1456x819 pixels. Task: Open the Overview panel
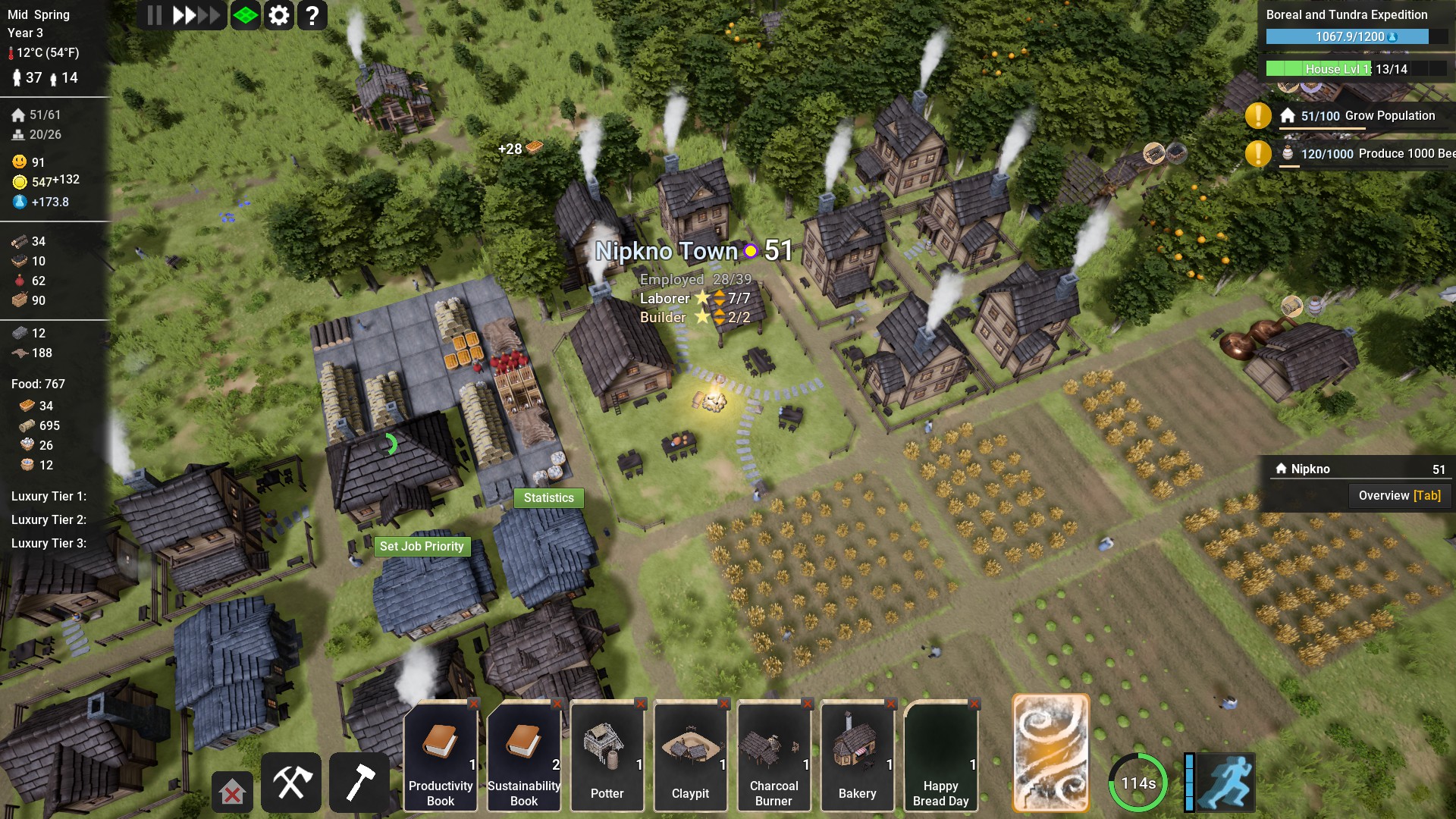pos(1399,496)
